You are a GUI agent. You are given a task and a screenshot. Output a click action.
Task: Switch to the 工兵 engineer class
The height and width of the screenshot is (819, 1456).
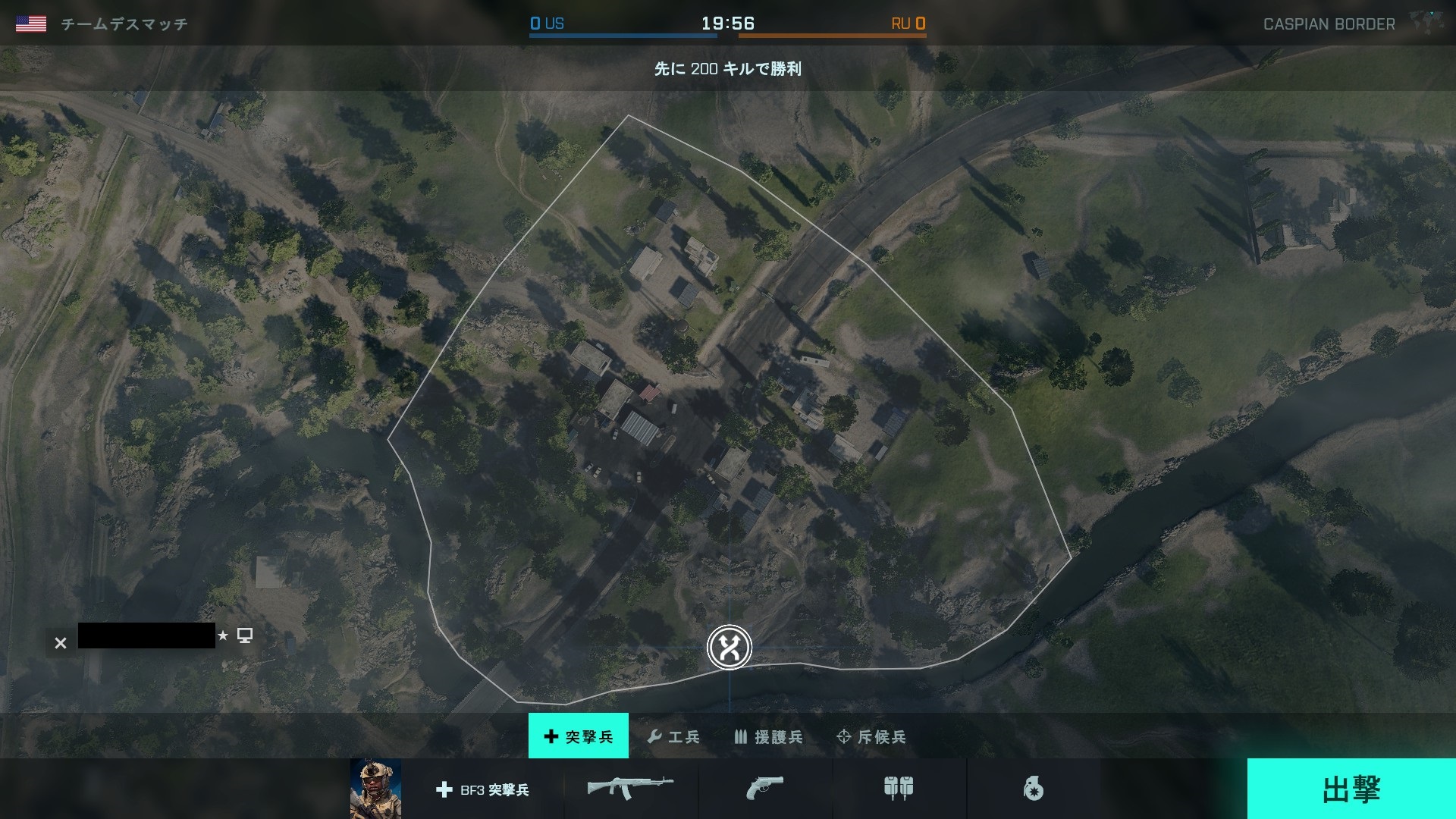coord(673,736)
